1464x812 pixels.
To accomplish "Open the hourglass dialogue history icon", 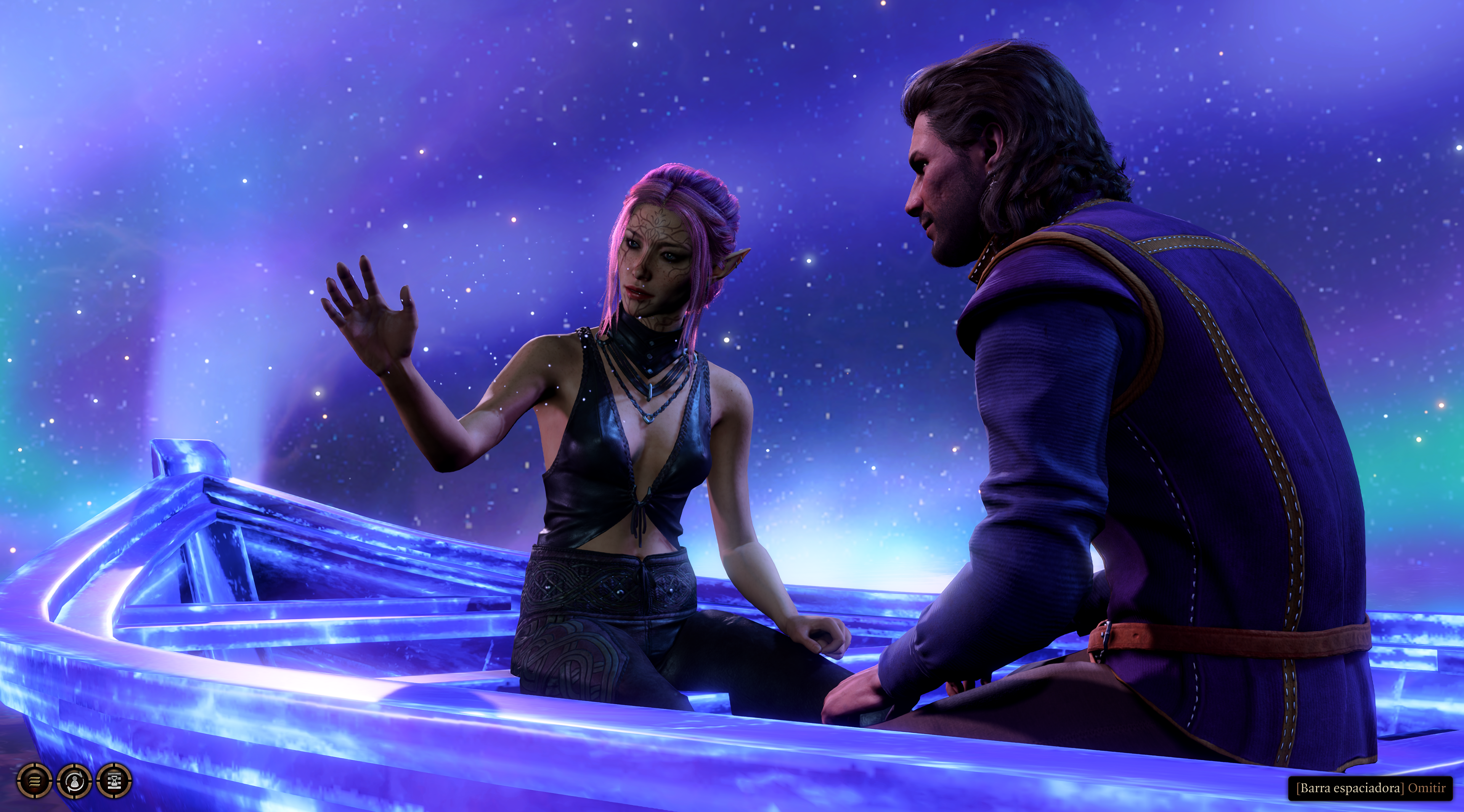I will [x=115, y=782].
